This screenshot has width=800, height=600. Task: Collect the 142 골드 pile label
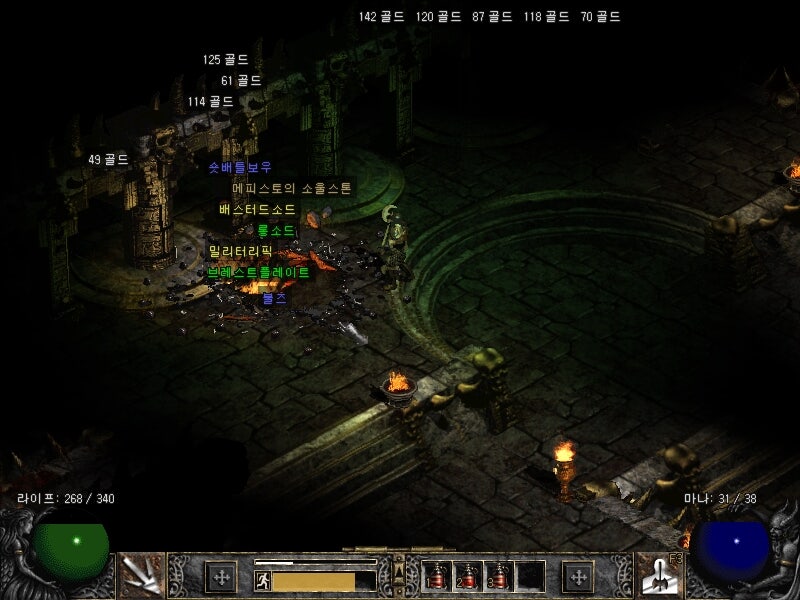pos(382,17)
